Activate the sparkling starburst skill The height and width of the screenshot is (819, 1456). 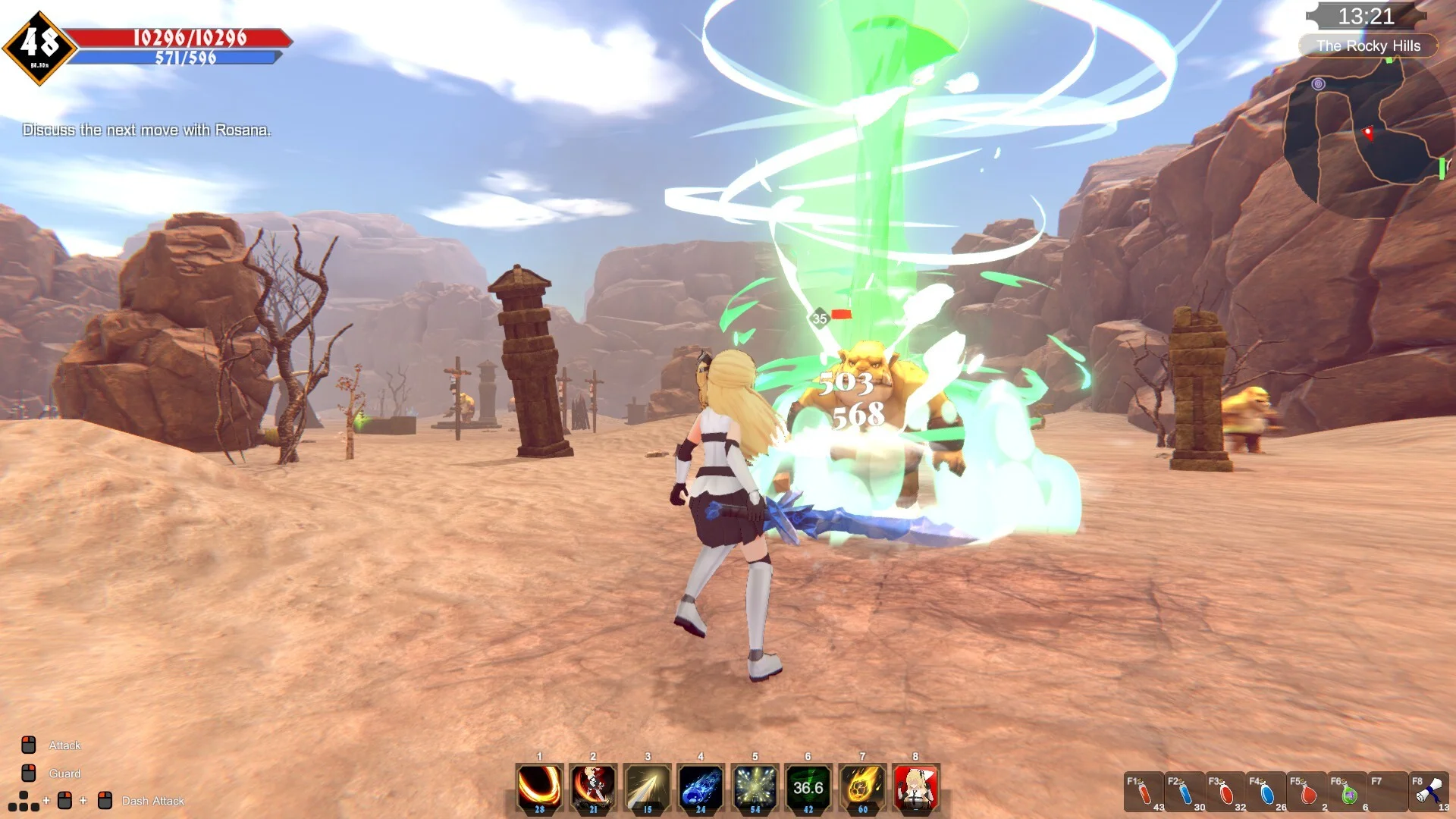click(755, 788)
